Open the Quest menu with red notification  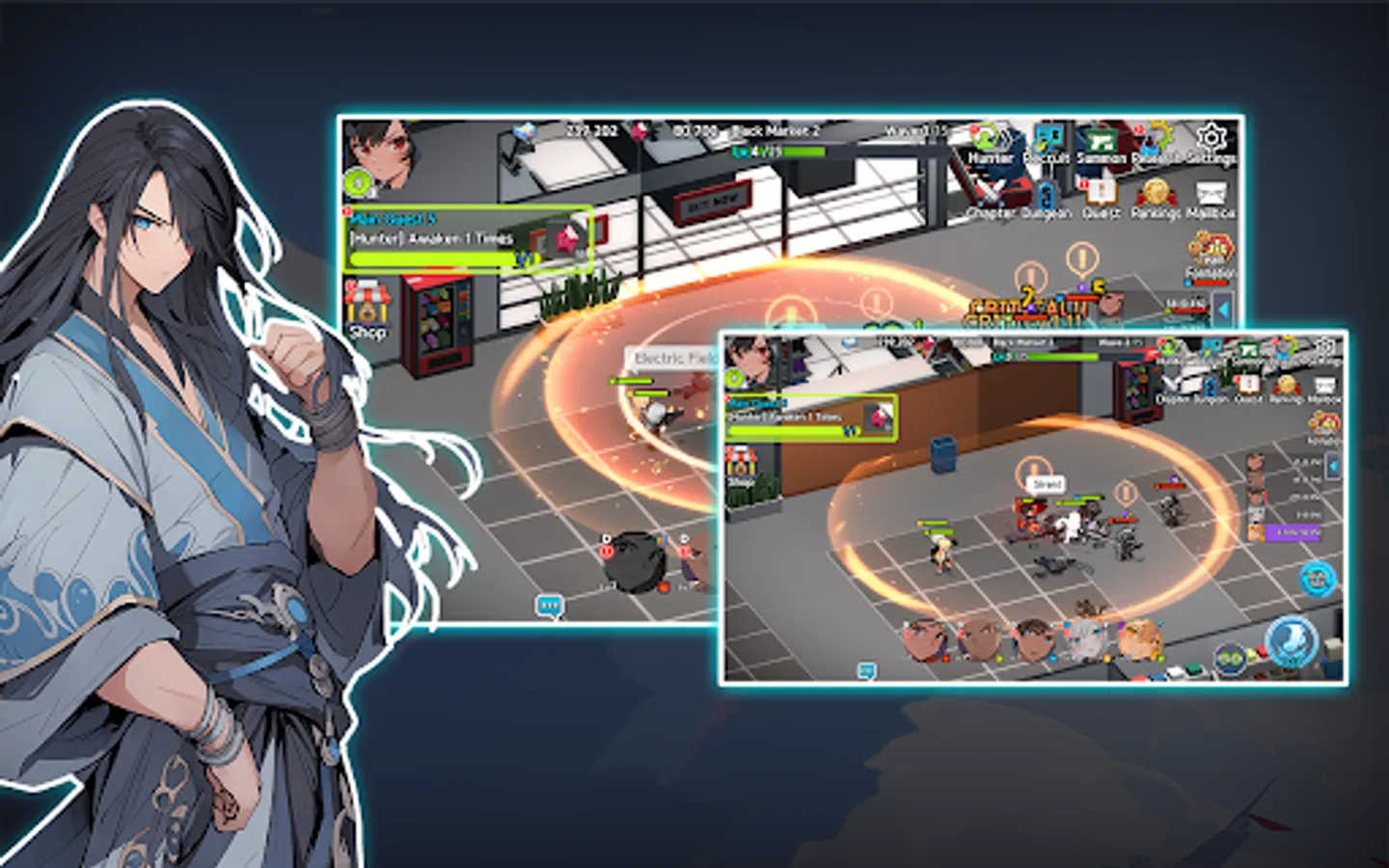1100,192
